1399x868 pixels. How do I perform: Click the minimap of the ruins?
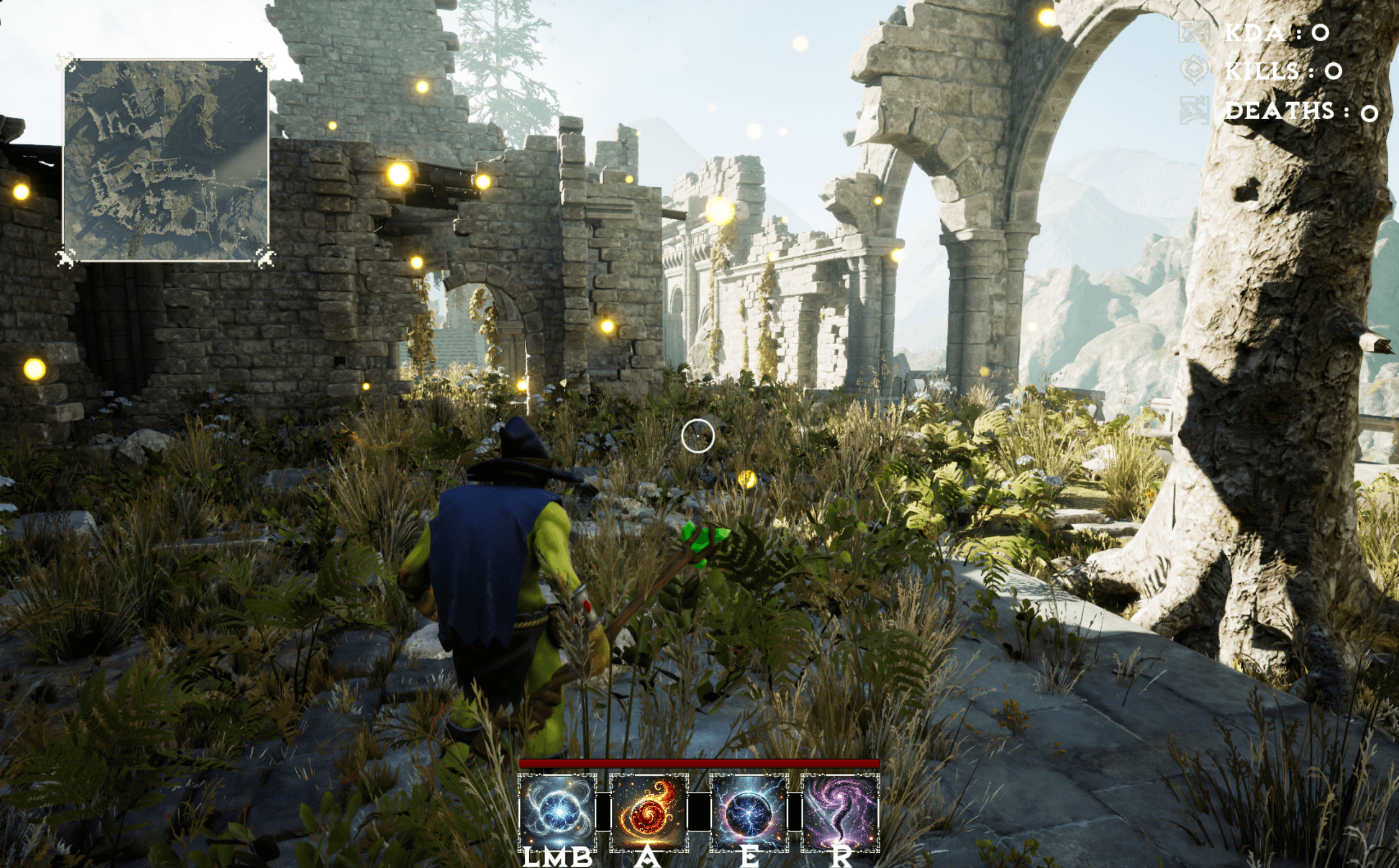coord(165,161)
